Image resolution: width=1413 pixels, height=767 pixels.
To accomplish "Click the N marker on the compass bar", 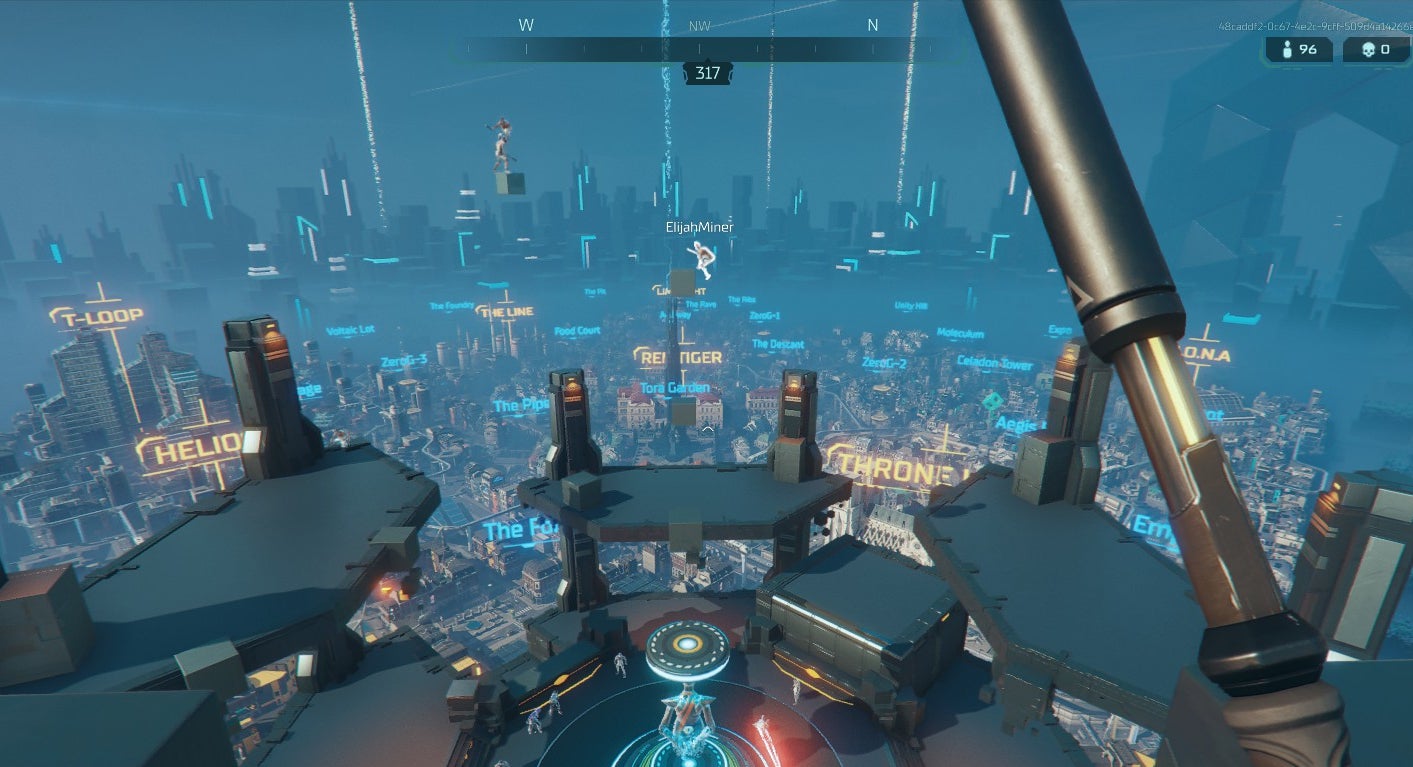I will point(872,24).
